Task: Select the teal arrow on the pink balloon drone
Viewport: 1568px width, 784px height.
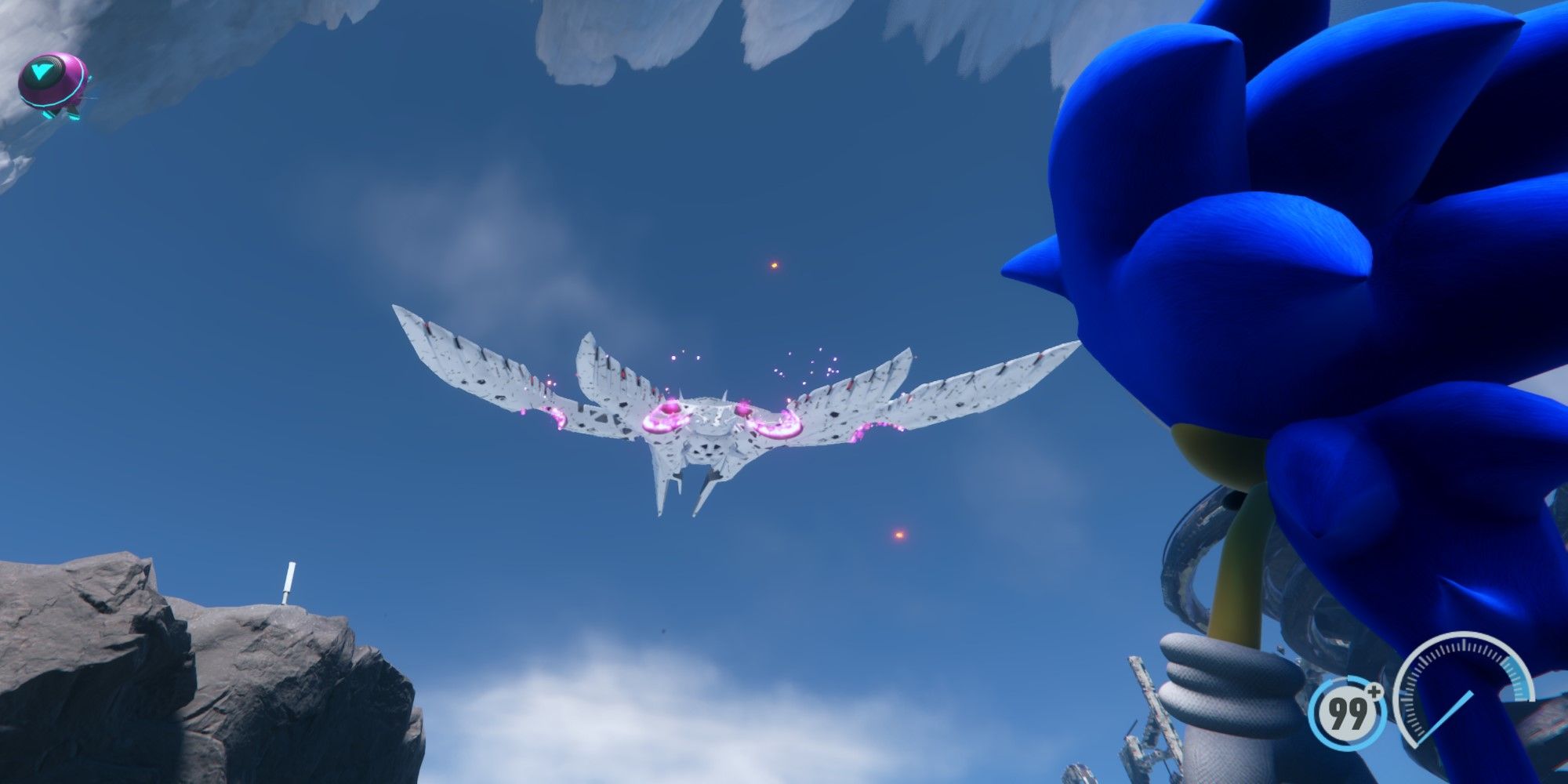Action: tap(42, 71)
